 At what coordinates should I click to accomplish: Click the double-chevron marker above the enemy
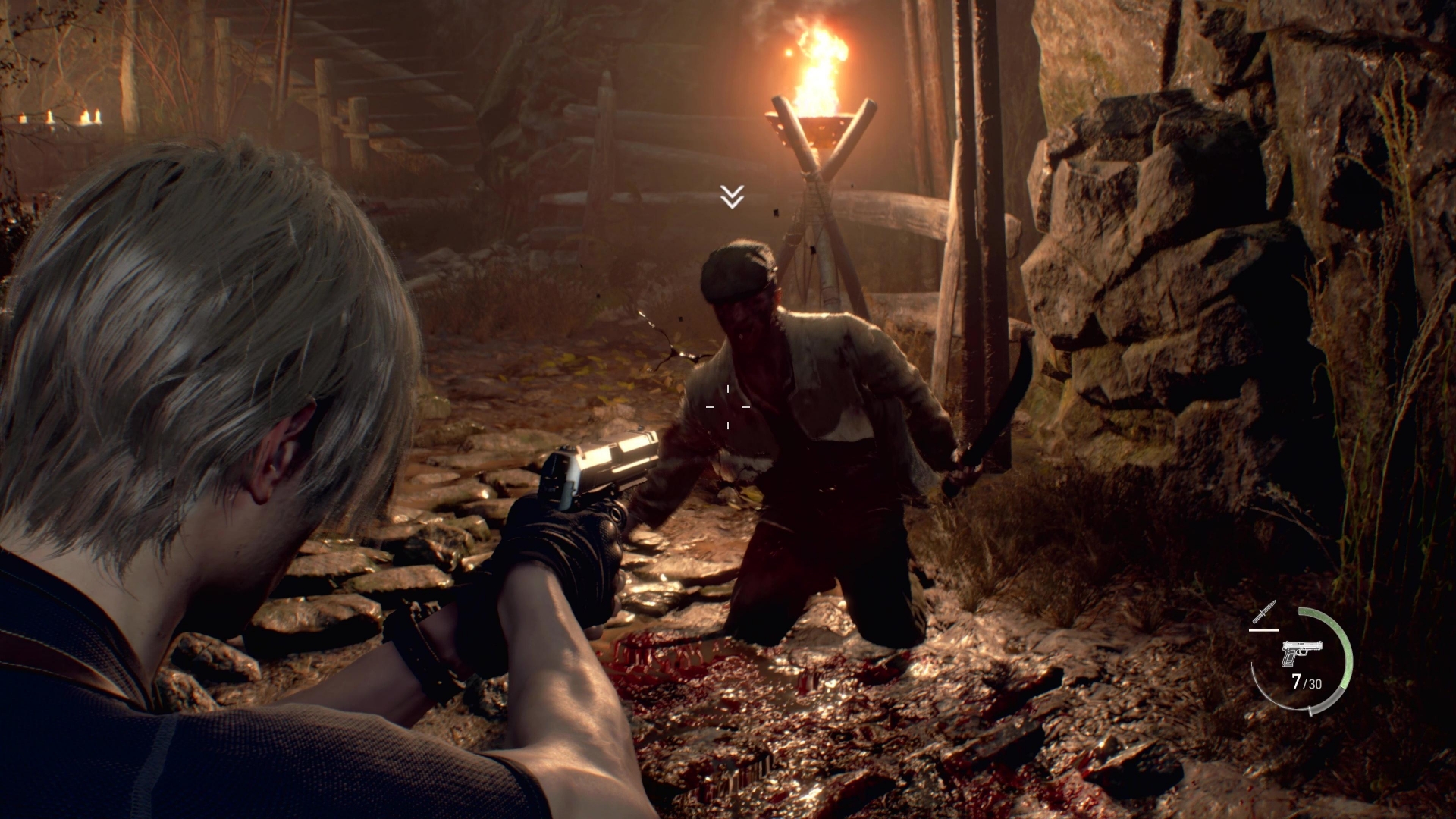click(x=732, y=196)
